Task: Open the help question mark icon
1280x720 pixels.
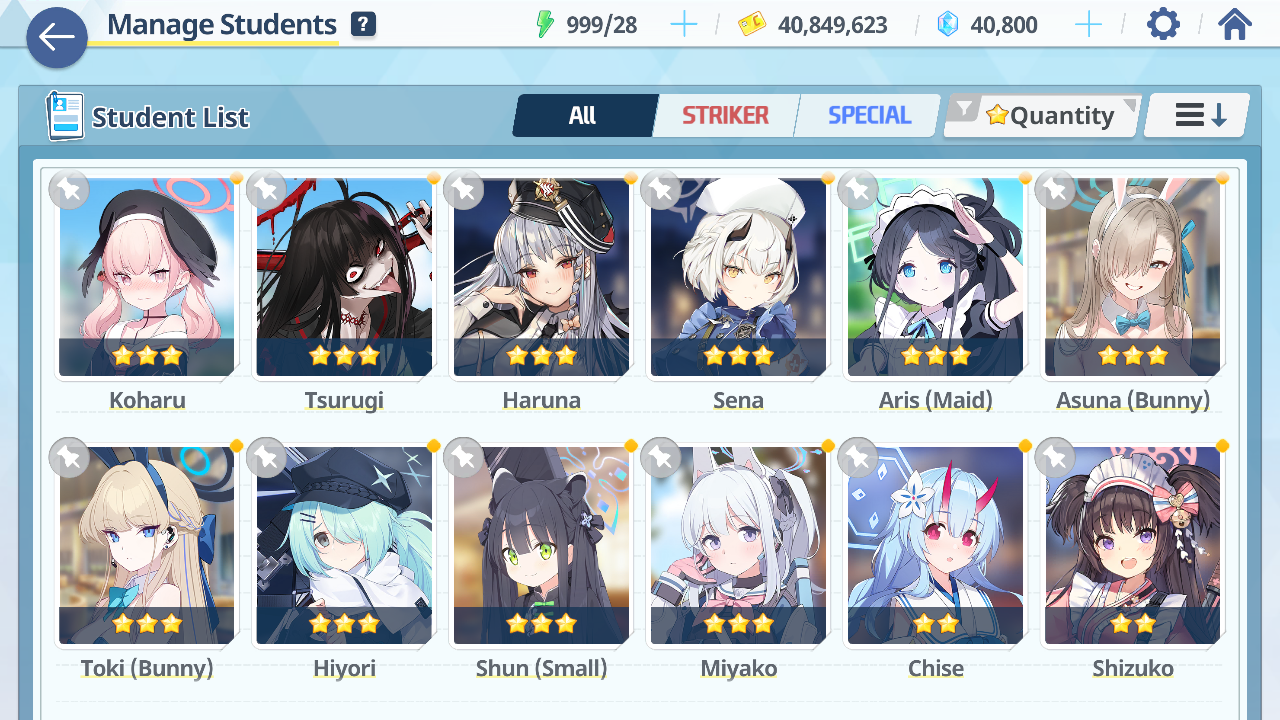Action: coord(362,23)
